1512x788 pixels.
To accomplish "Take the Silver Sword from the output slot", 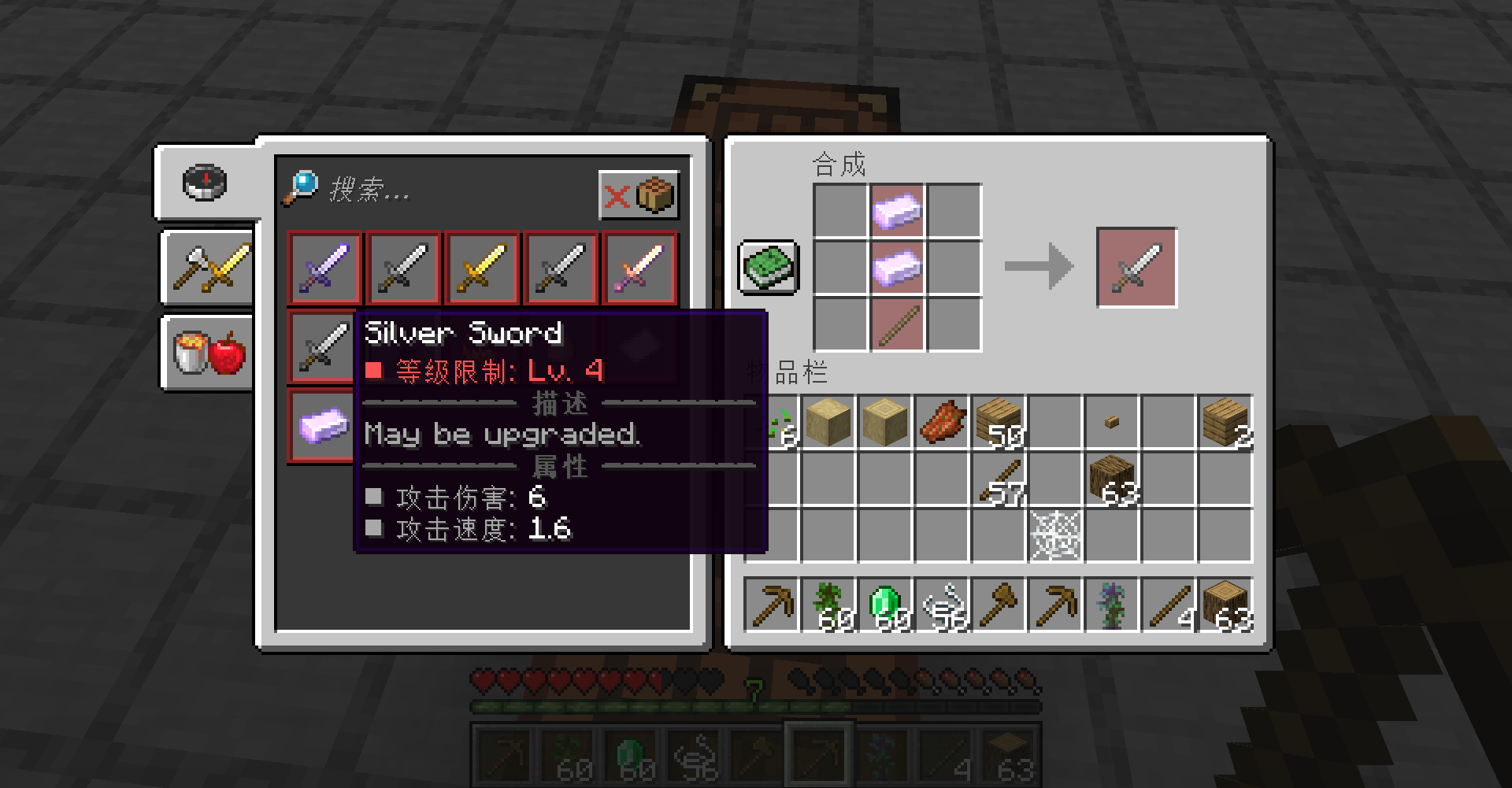I will pyautogui.click(x=1136, y=268).
